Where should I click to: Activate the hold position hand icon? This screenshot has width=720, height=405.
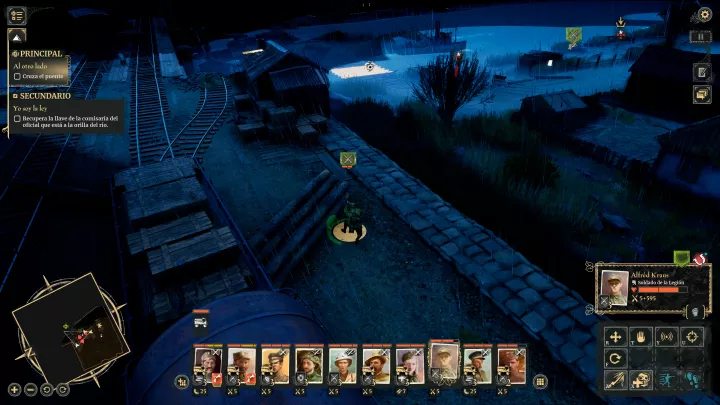pos(640,337)
